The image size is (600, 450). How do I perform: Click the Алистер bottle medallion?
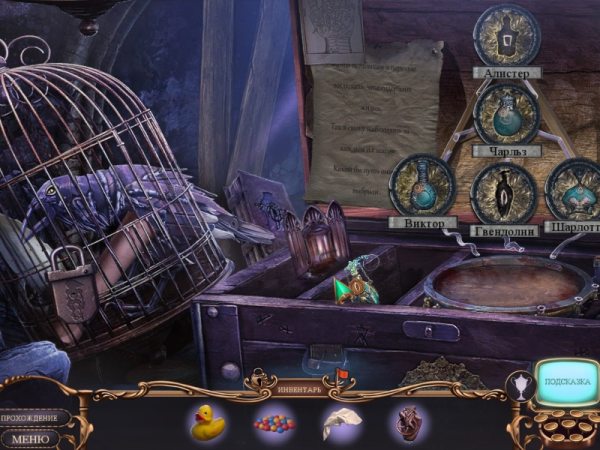tap(507, 35)
